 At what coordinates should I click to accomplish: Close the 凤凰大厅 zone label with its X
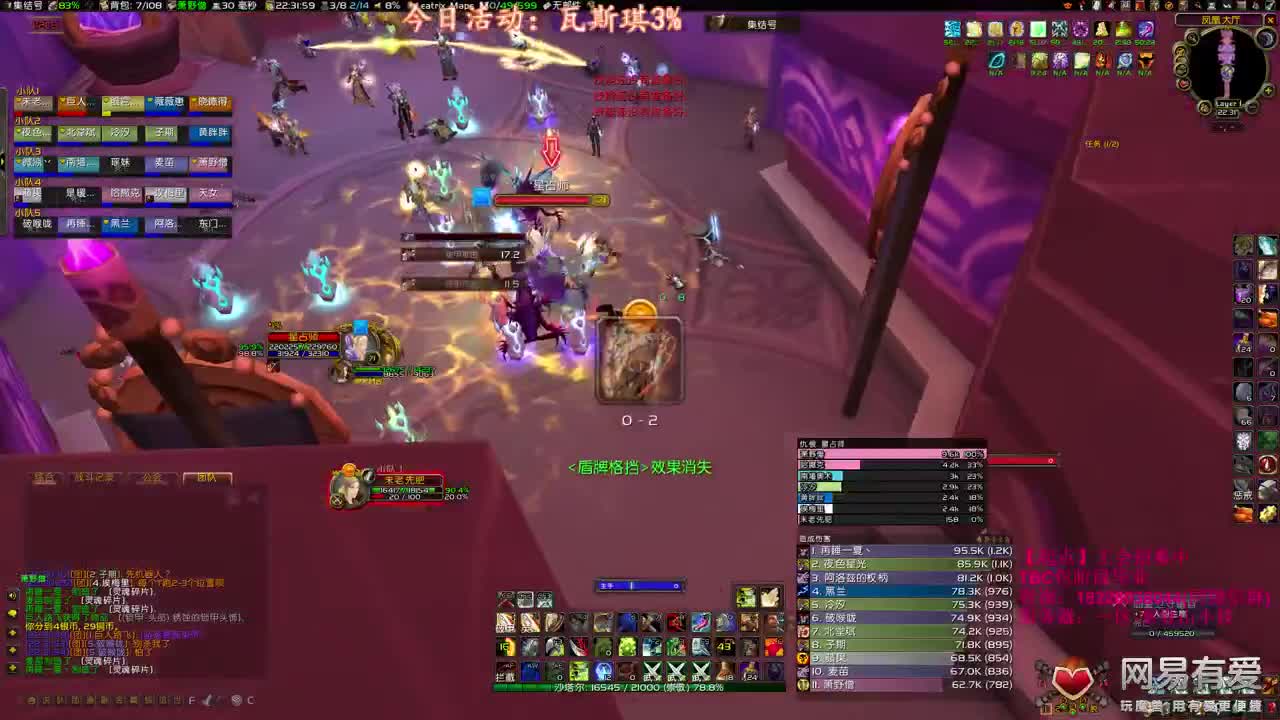point(1269,20)
